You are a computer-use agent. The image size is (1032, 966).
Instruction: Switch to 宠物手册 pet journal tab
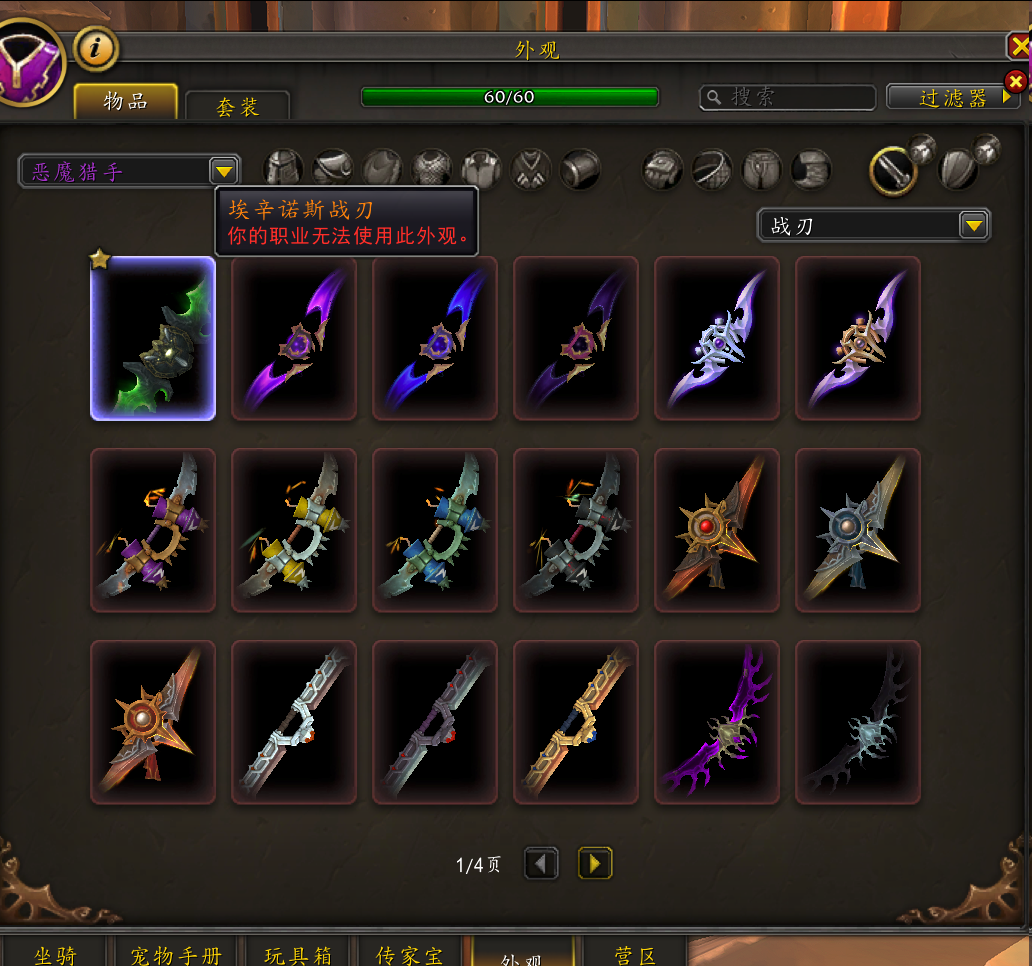(175, 954)
